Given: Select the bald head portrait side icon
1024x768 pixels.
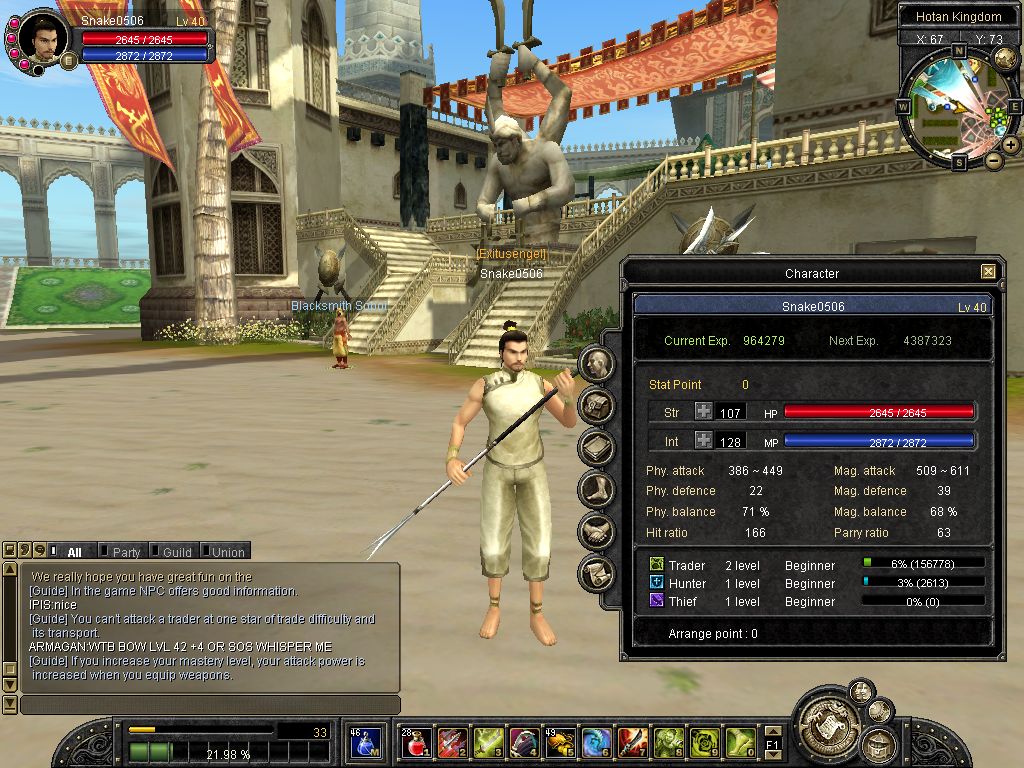Looking at the screenshot, I should (x=597, y=363).
